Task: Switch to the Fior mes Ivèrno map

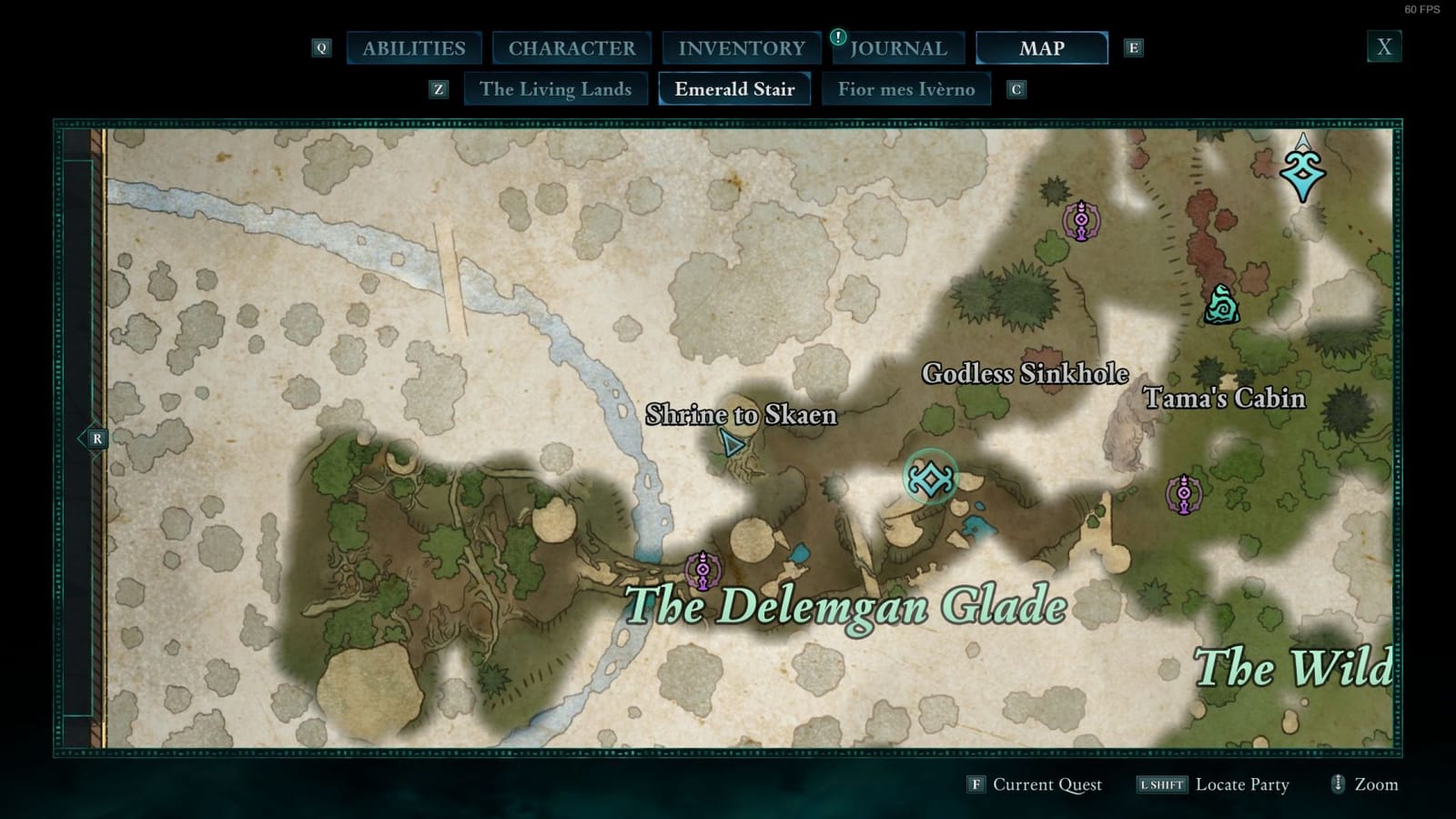Action: point(905,89)
